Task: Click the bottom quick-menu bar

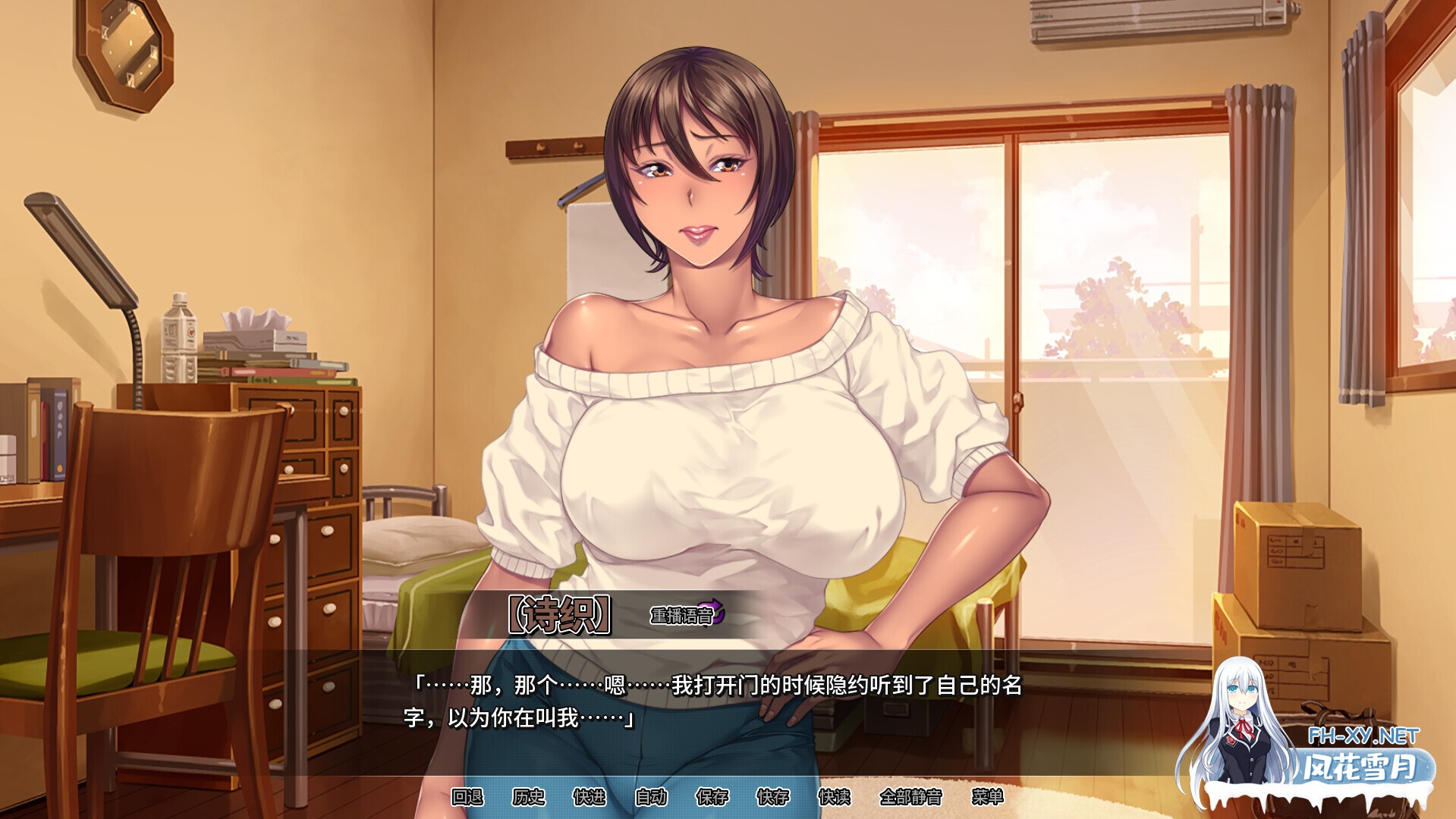Action: click(728, 798)
